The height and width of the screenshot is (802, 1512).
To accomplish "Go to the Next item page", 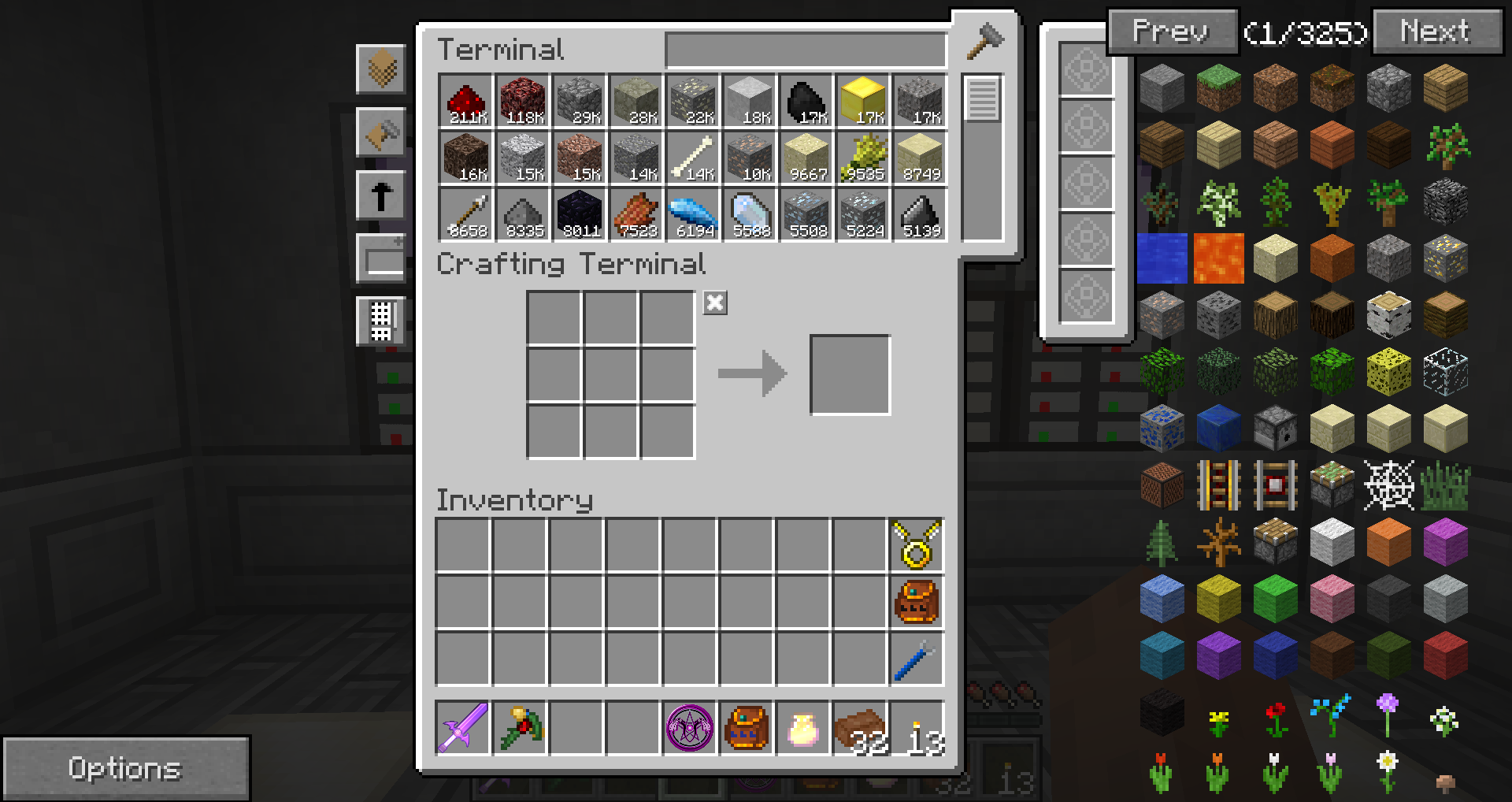I will pyautogui.click(x=1436, y=32).
